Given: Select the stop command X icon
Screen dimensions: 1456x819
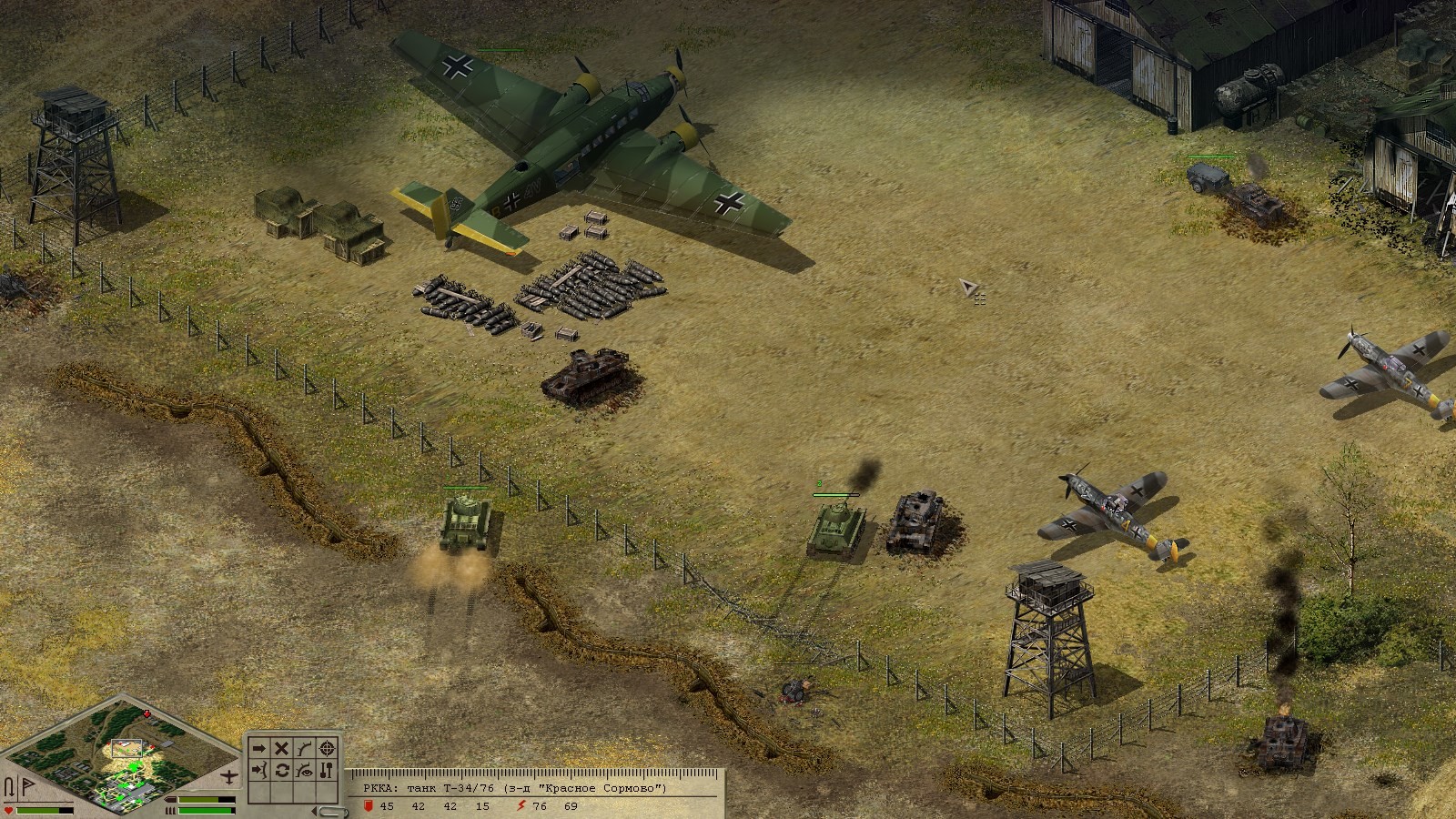Looking at the screenshot, I should point(282,748).
